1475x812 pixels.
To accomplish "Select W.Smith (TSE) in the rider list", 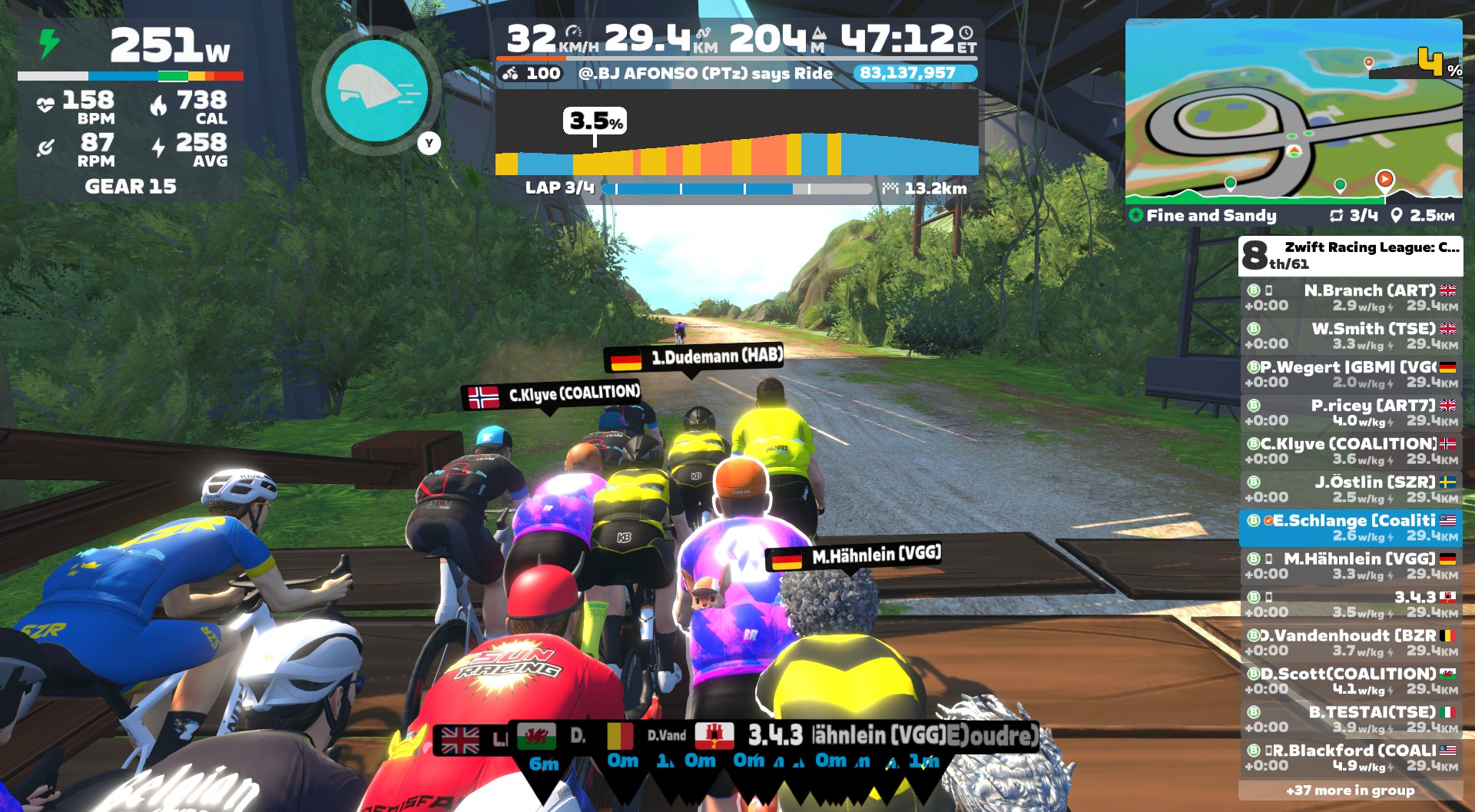I will 1351,336.
